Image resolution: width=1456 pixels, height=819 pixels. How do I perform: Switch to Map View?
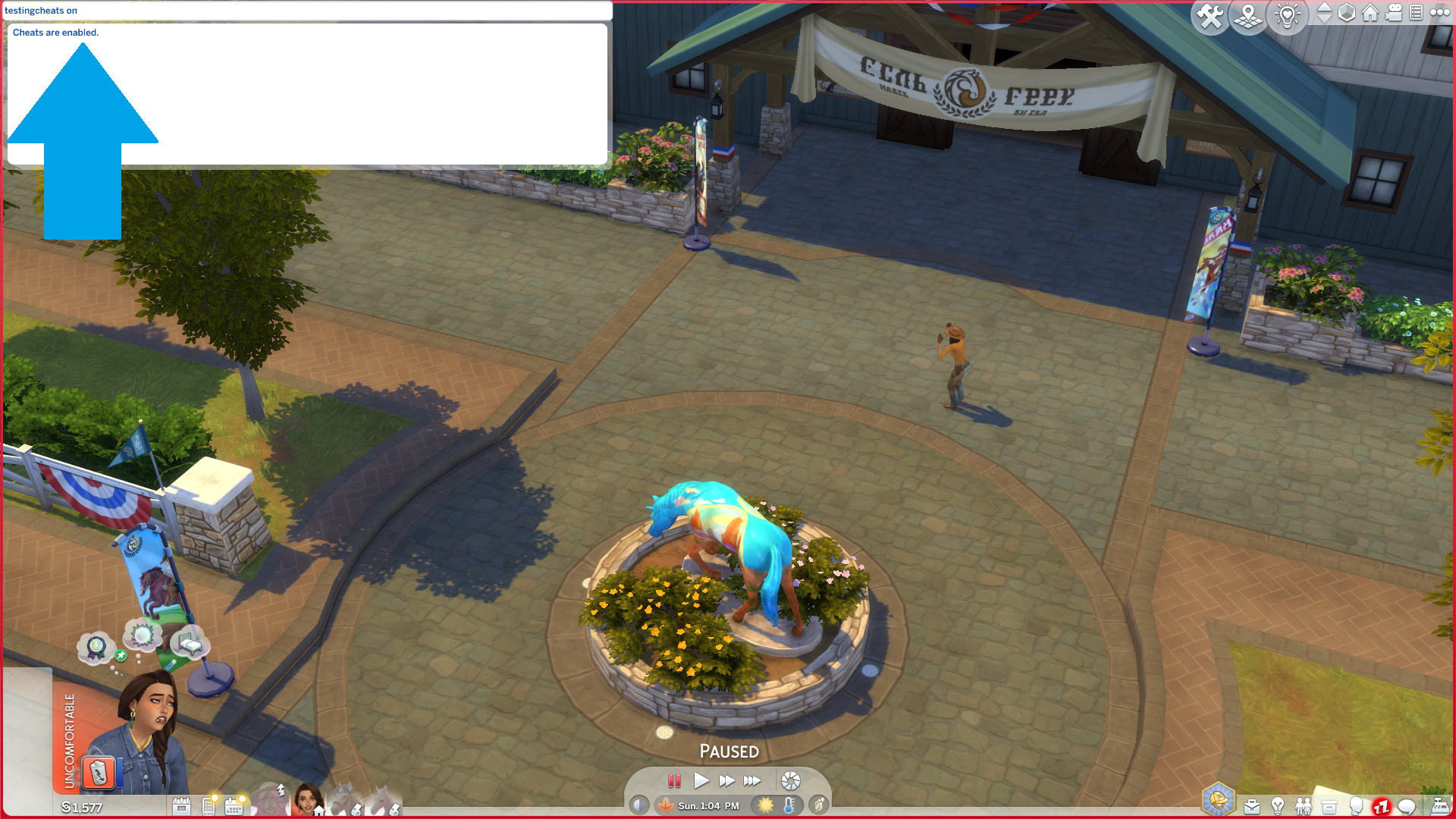[1248, 16]
